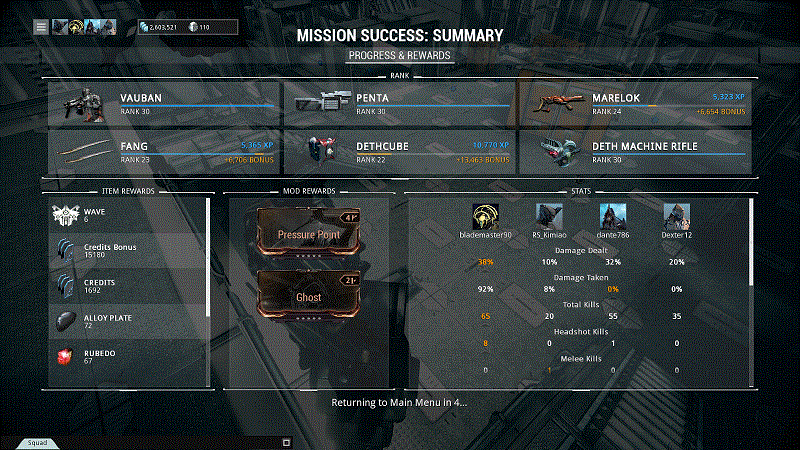Select the Penta weapon rank card

399,103
